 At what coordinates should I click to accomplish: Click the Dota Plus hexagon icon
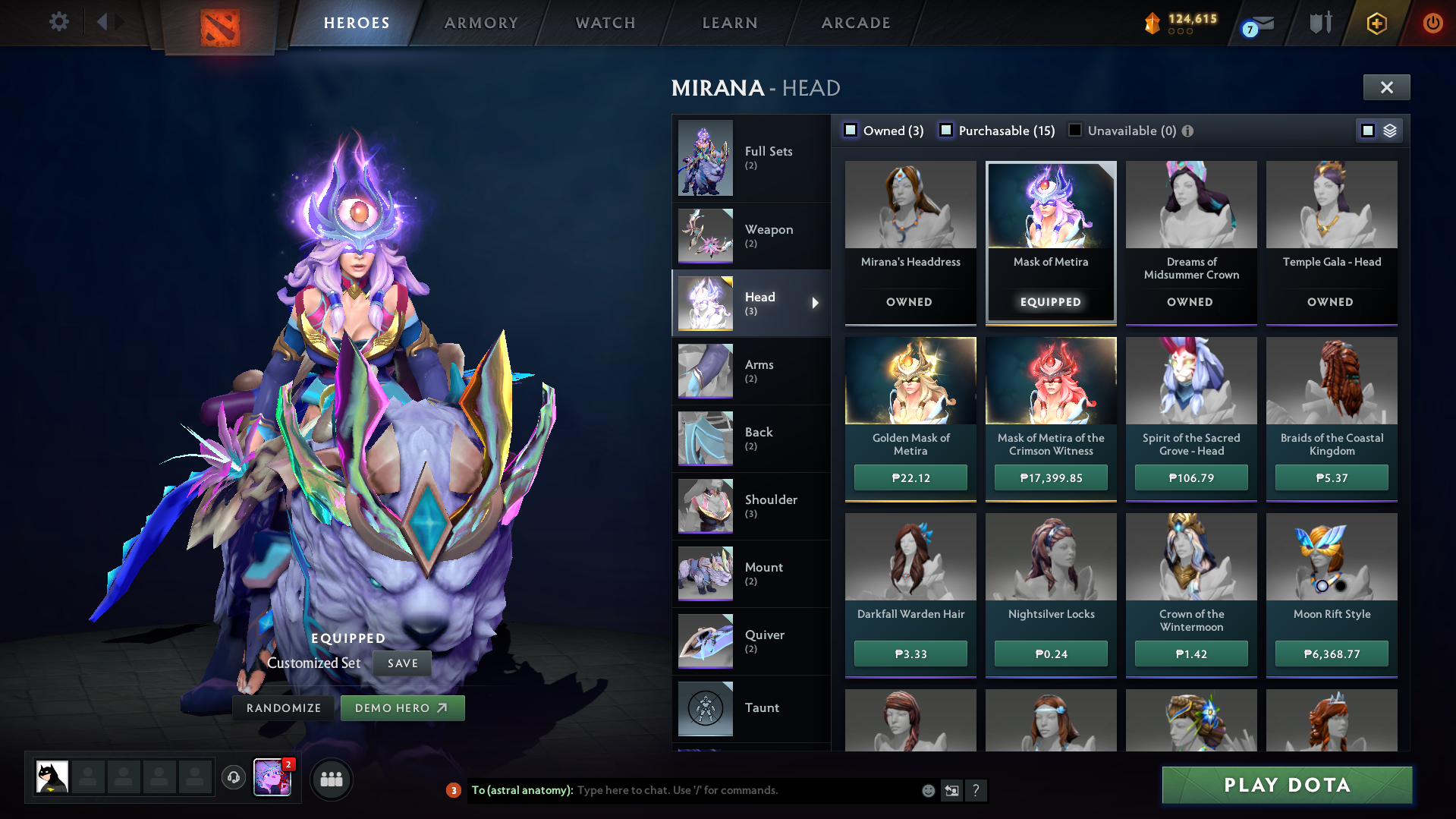pos(1376,23)
